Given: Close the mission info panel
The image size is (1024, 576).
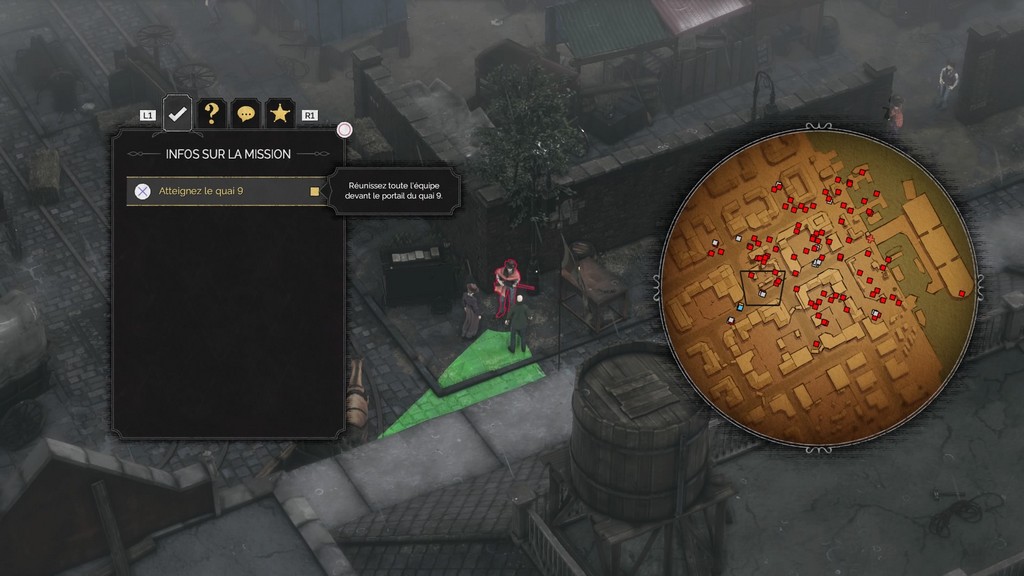Looking at the screenshot, I should [345, 130].
